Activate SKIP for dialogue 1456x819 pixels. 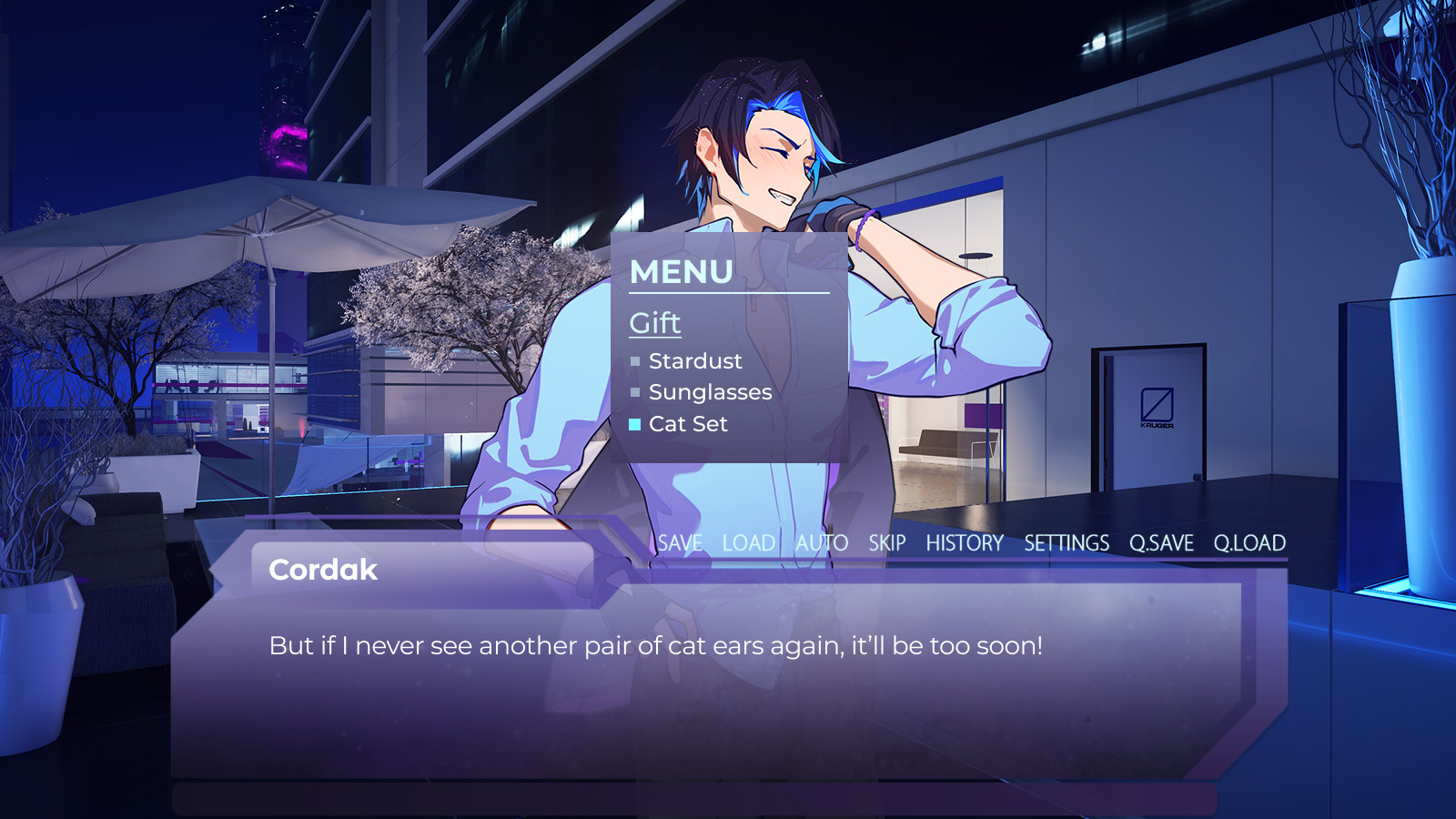tap(887, 543)
